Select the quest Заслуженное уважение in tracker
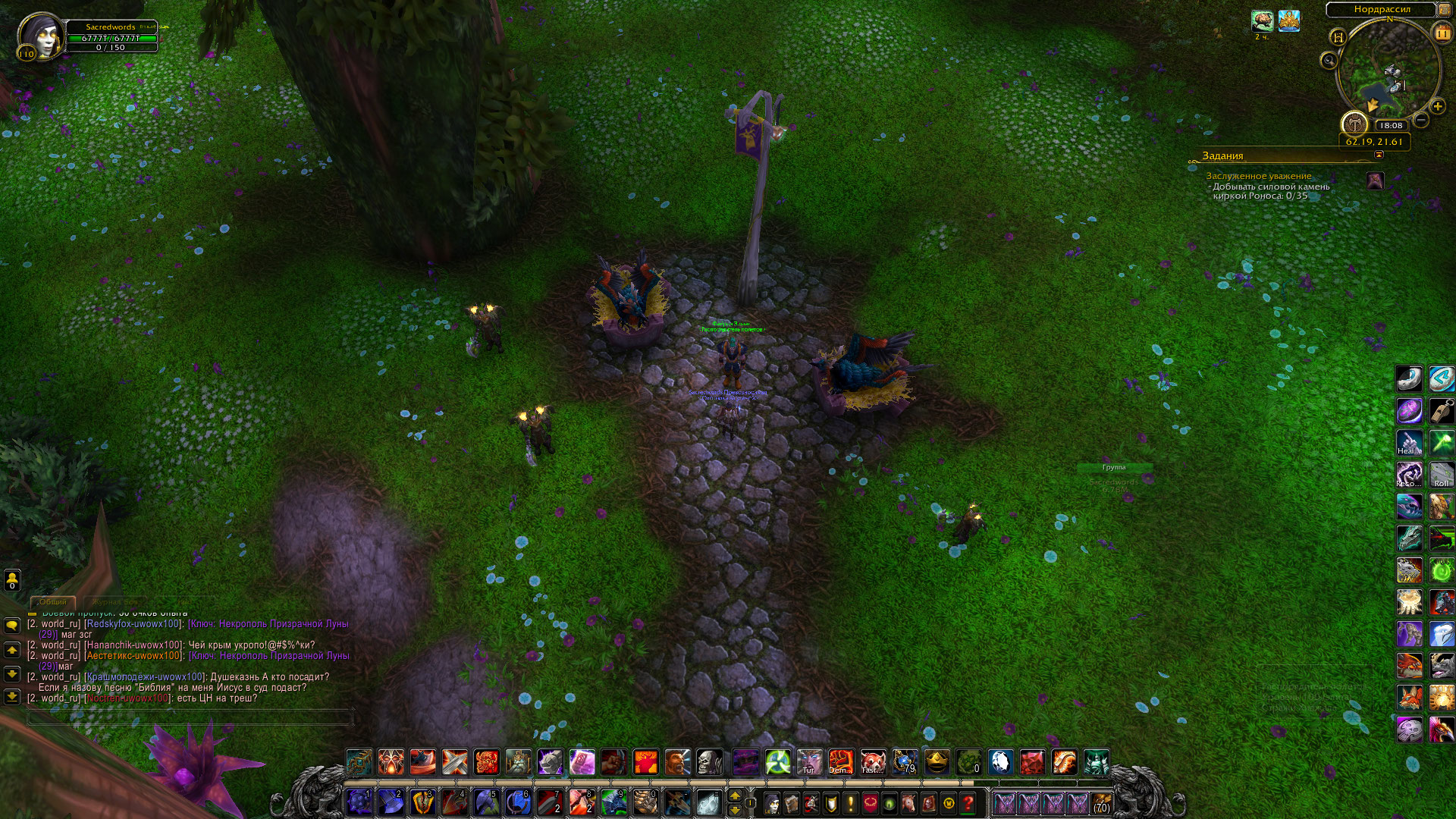The height and width of the screenshot is (819, 1456). tap(1258, 176)
